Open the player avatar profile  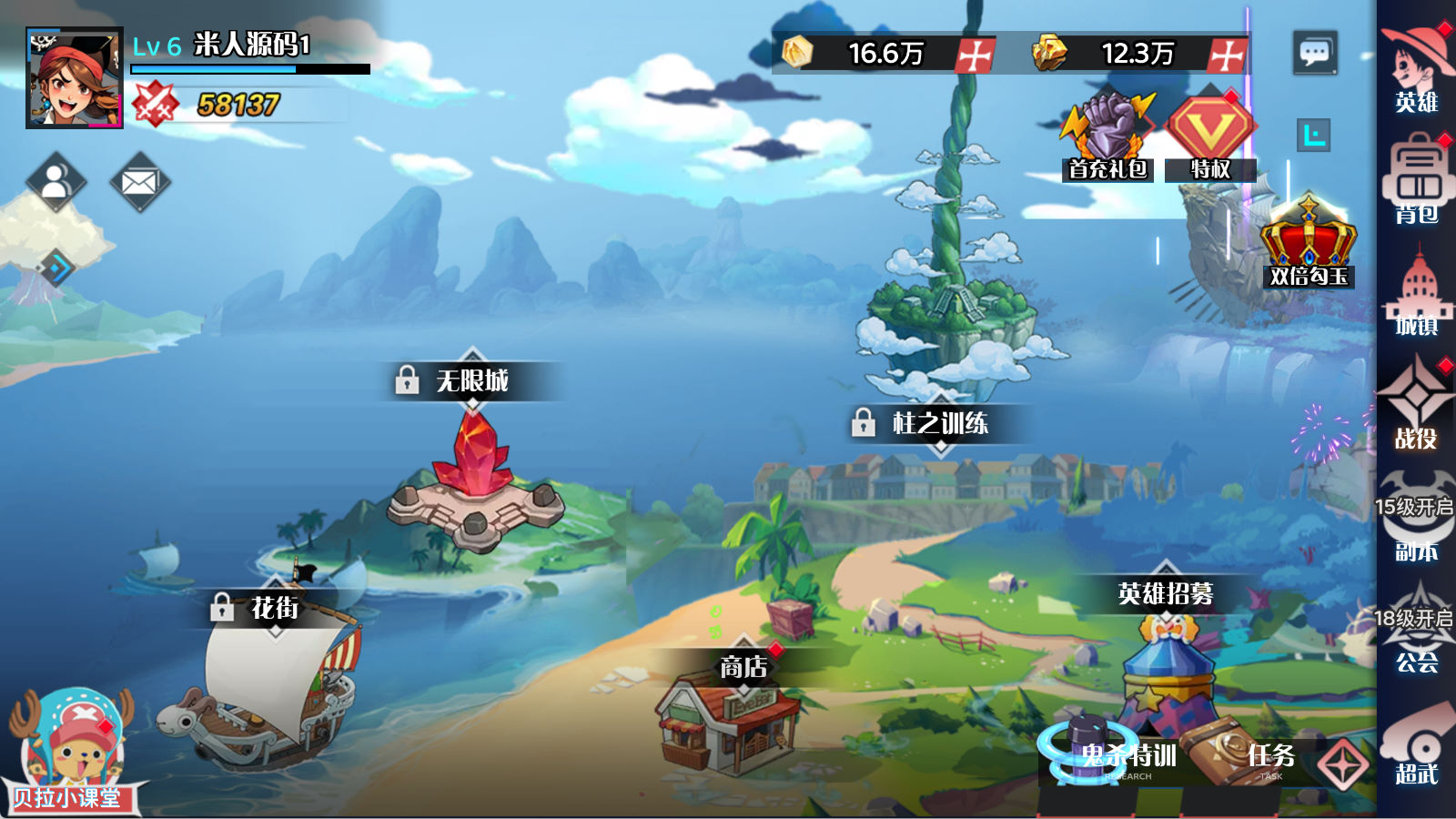(x=75, y=78)
